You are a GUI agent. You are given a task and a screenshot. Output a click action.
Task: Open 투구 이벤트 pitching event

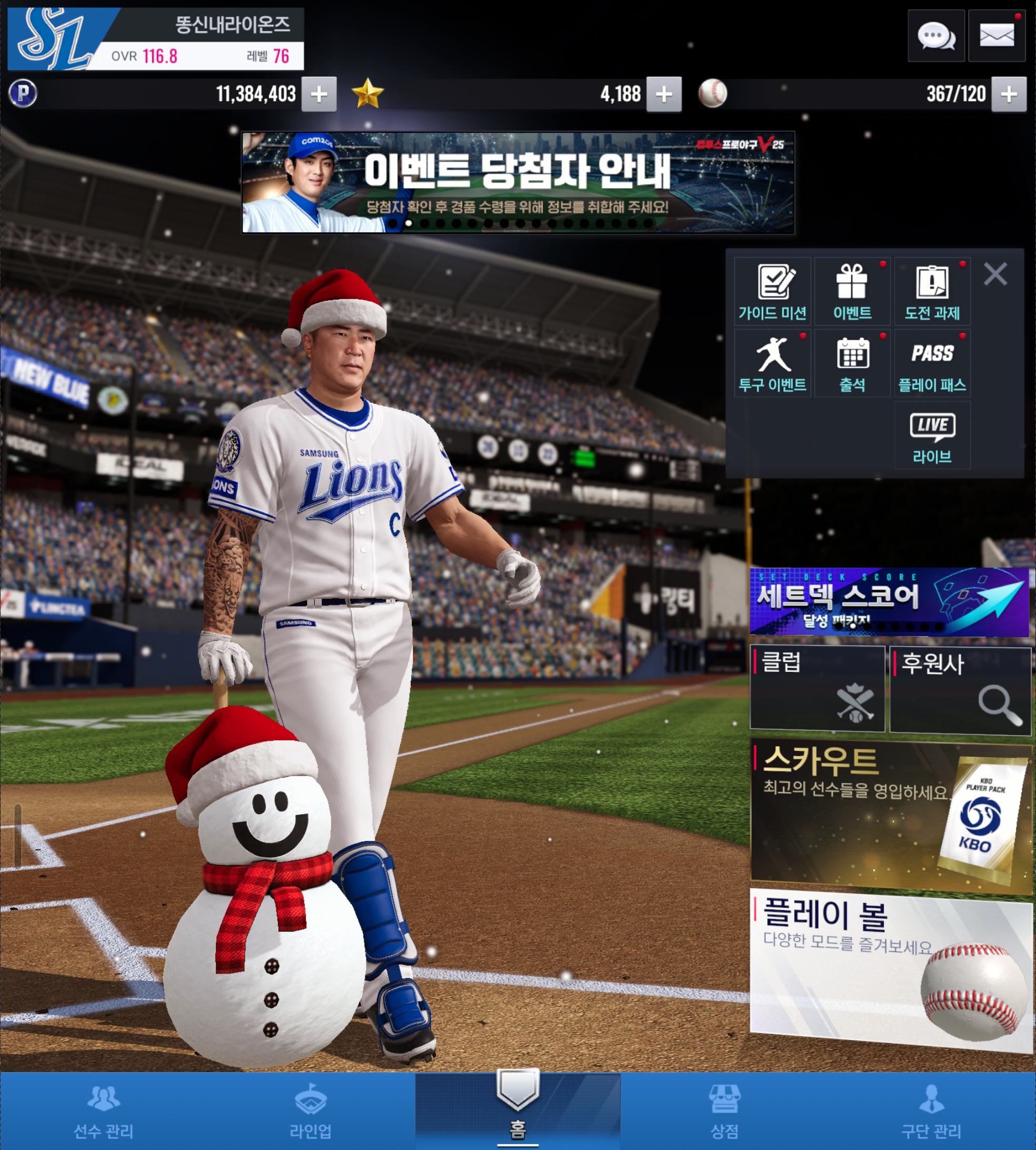tap(772, 363)
